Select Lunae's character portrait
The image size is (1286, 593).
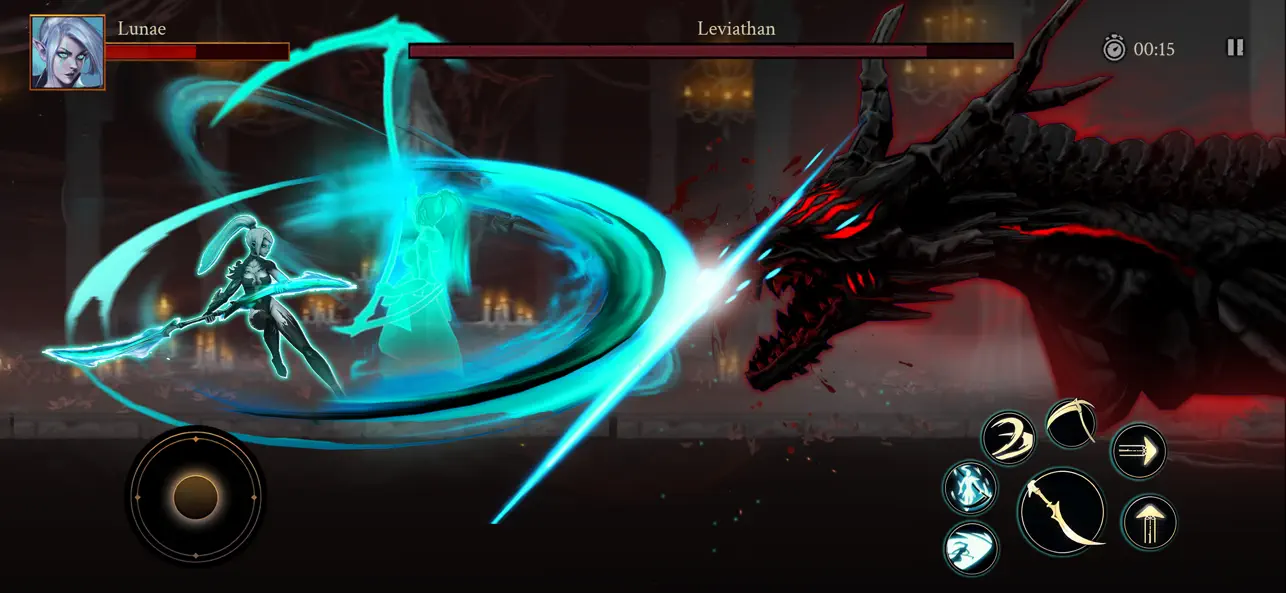click(x=67, y=52)
